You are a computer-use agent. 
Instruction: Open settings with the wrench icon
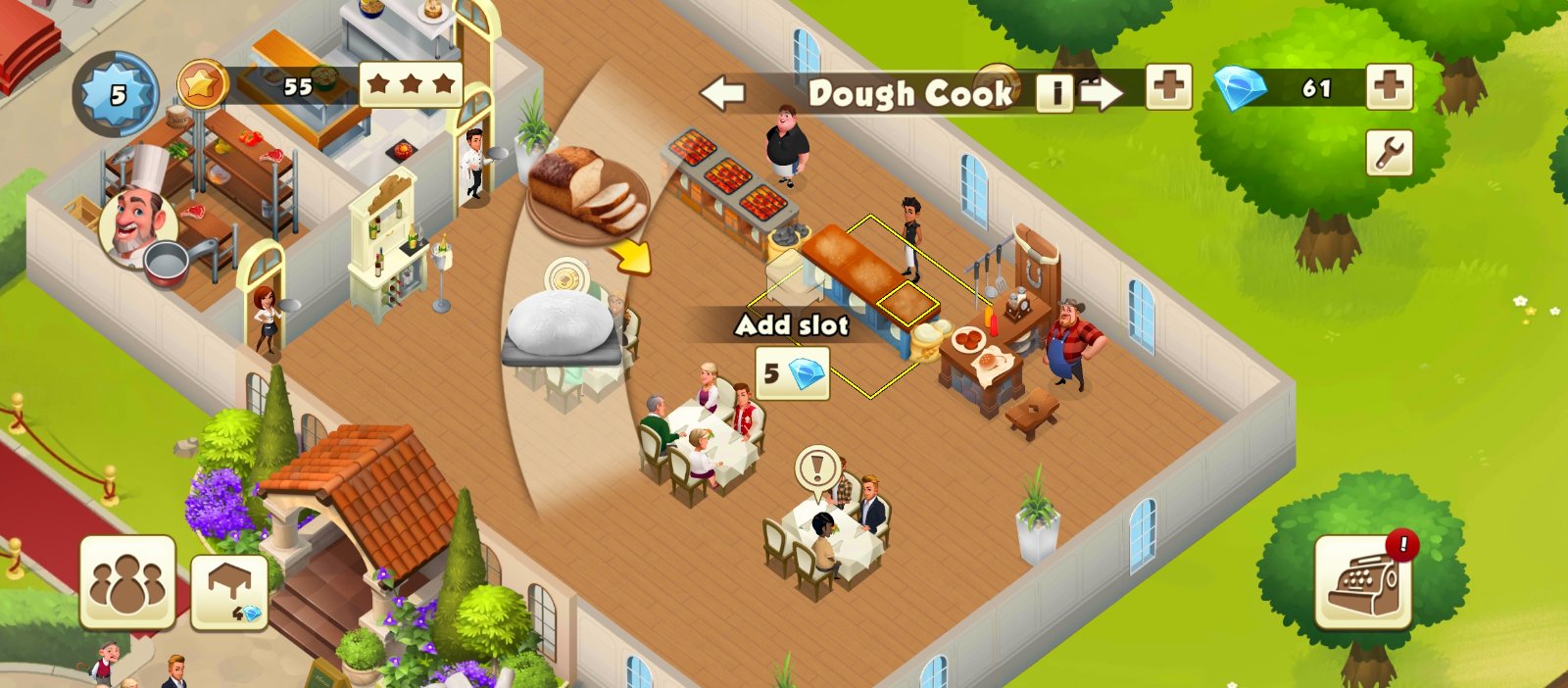point(1390,153)
